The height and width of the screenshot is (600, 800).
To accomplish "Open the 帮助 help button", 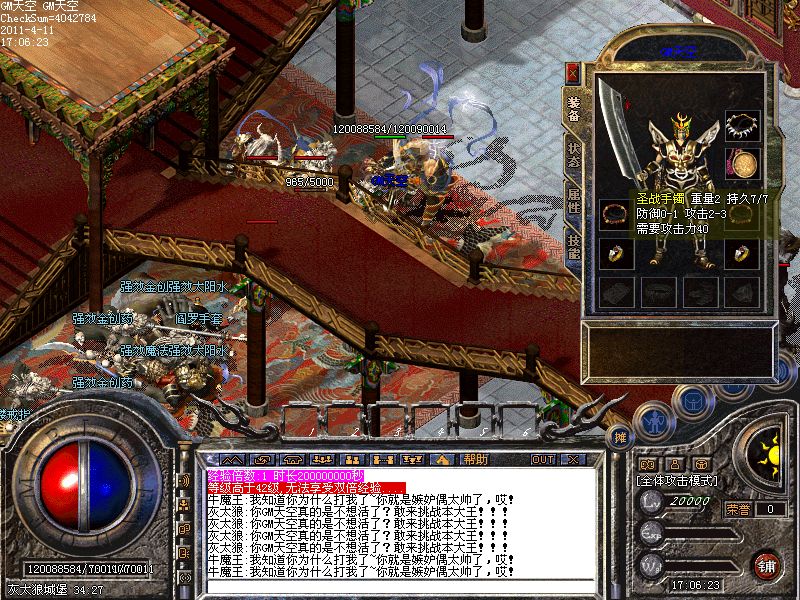I will coord(474,459).
